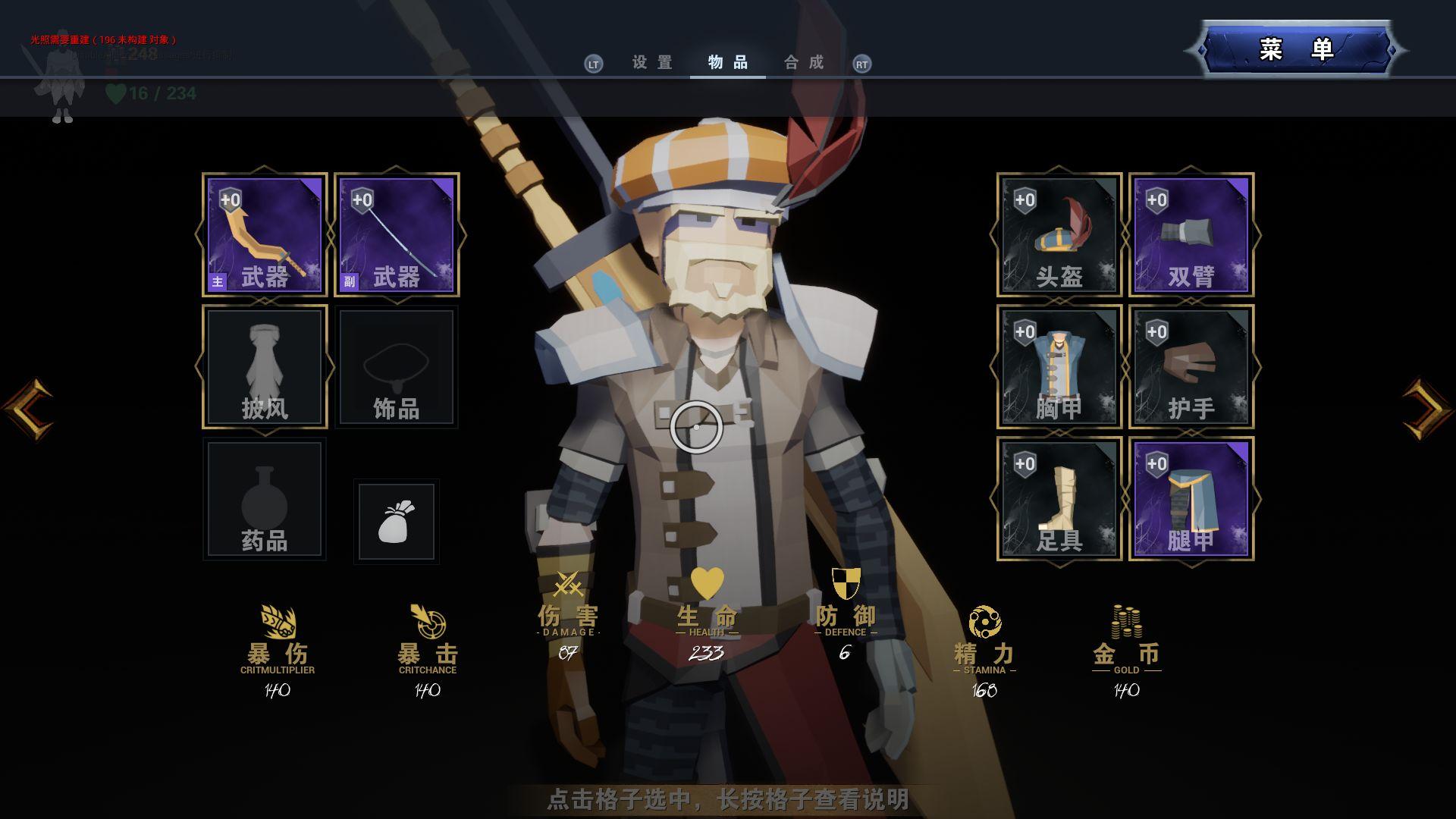Select the 物品 tab

point(728,63)
